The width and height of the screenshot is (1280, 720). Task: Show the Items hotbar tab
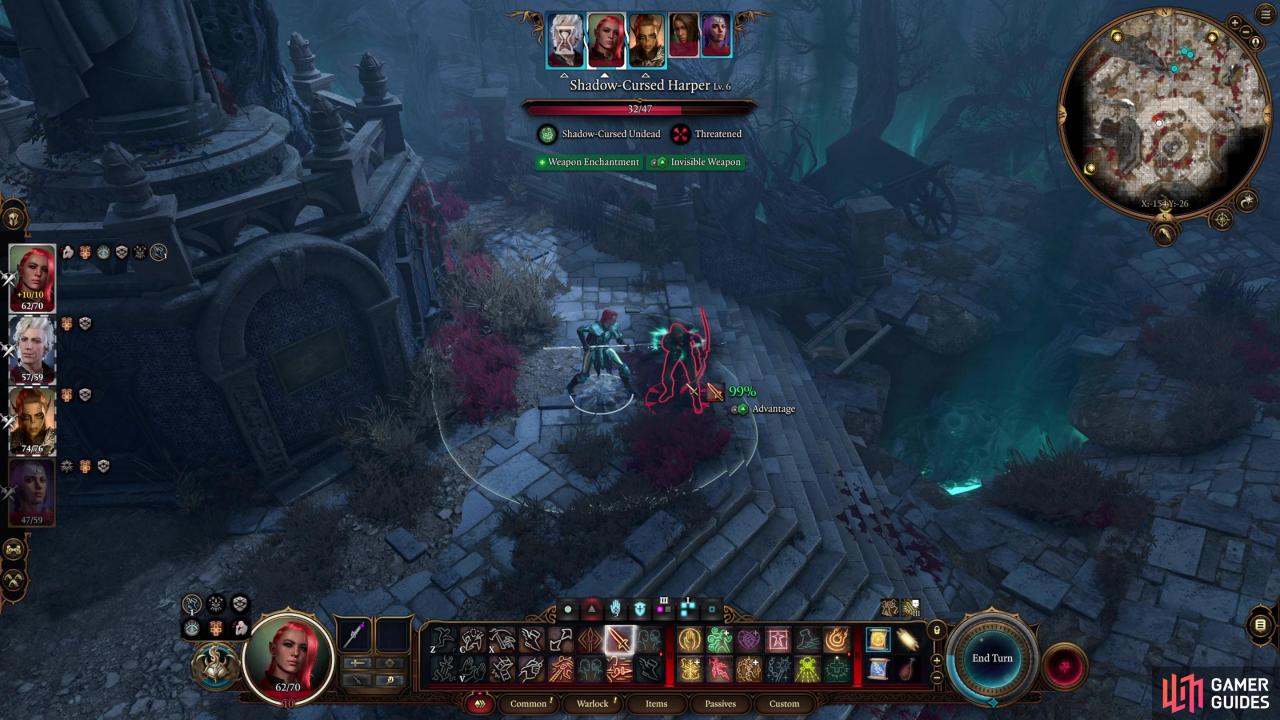point(656,703)
